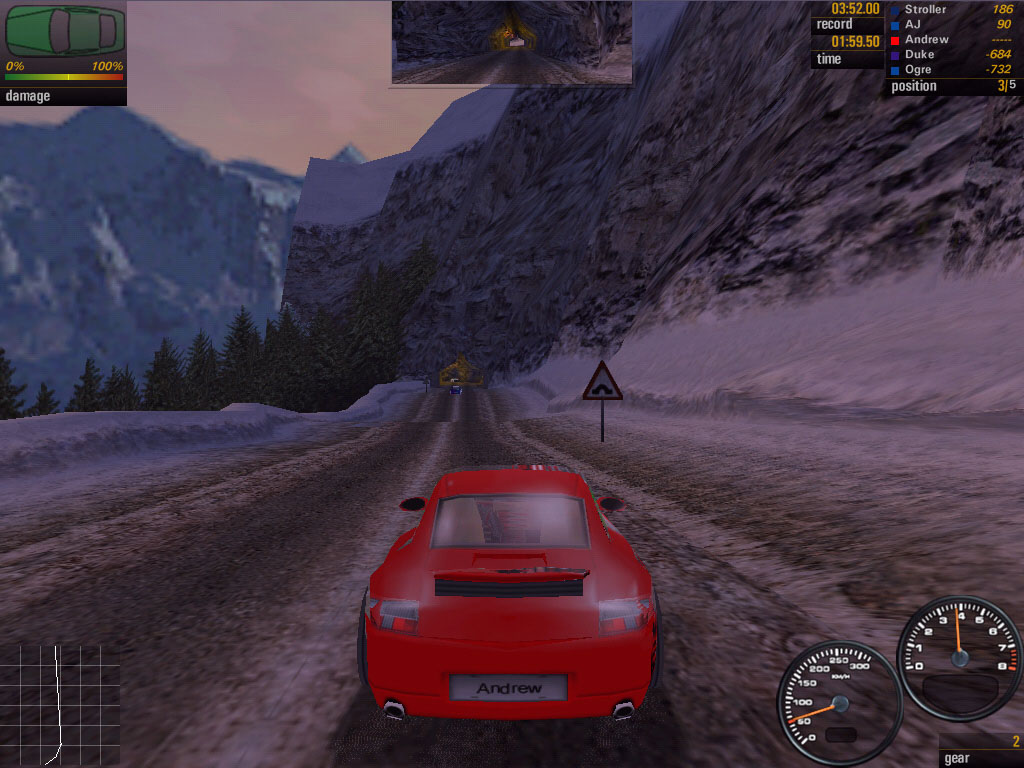Select the rear-view mirror display
The image size is (1024, 768).
[511, 42]
